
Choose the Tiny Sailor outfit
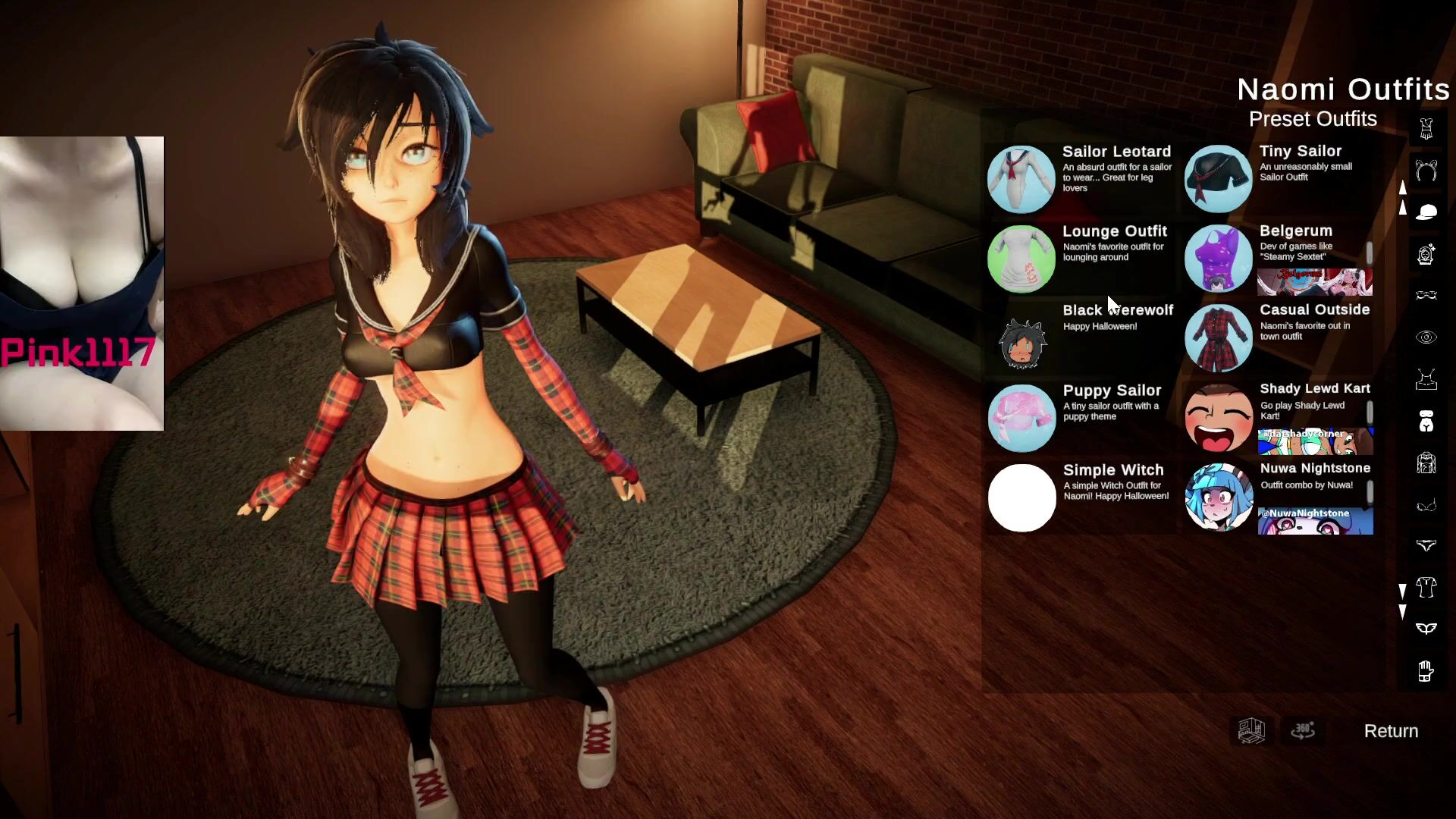tap(1219, 179)
